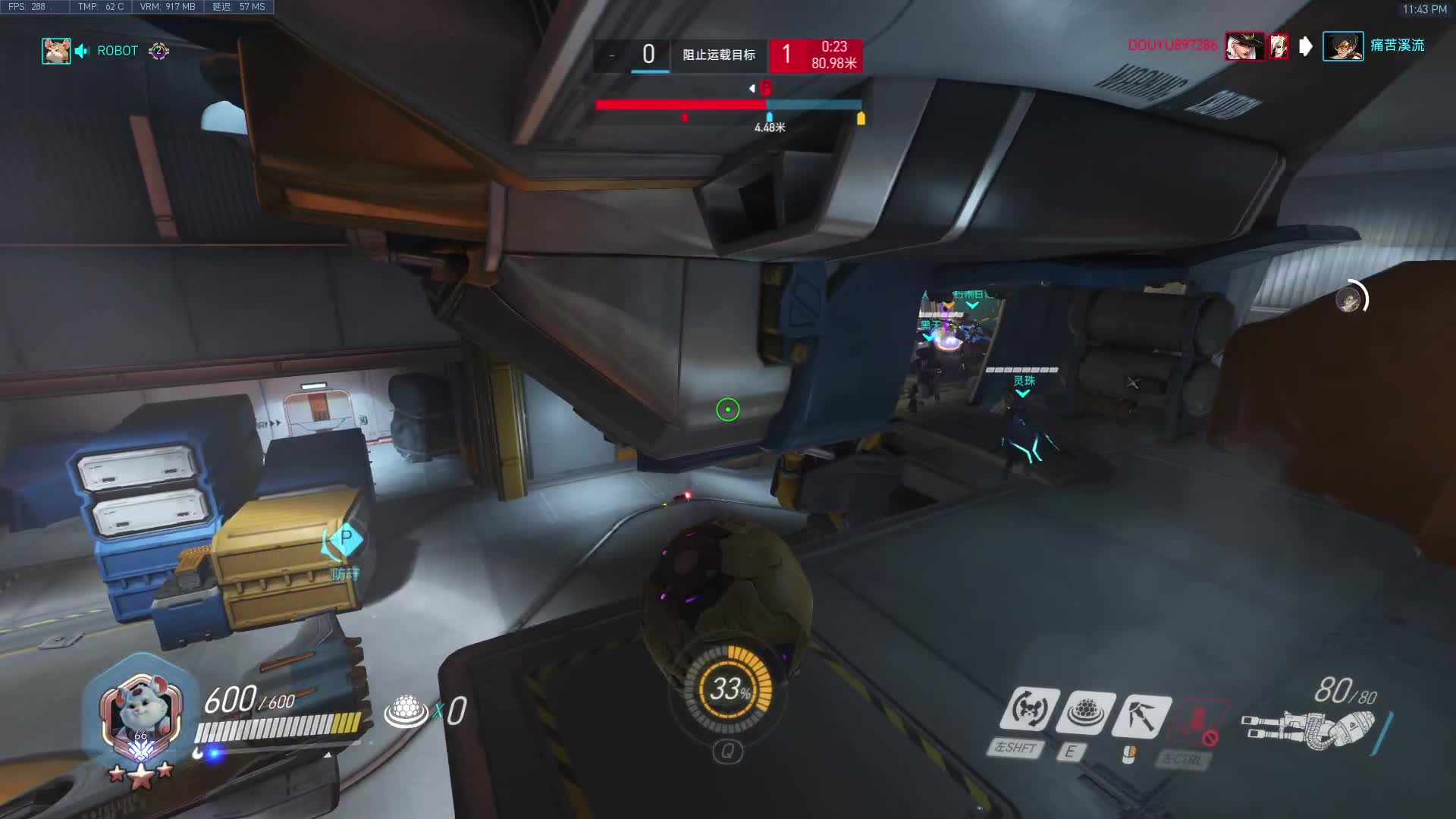Select the disabled Piledriver ability icon
This screenshot has height=819, width=1456.
point(1196,721)
